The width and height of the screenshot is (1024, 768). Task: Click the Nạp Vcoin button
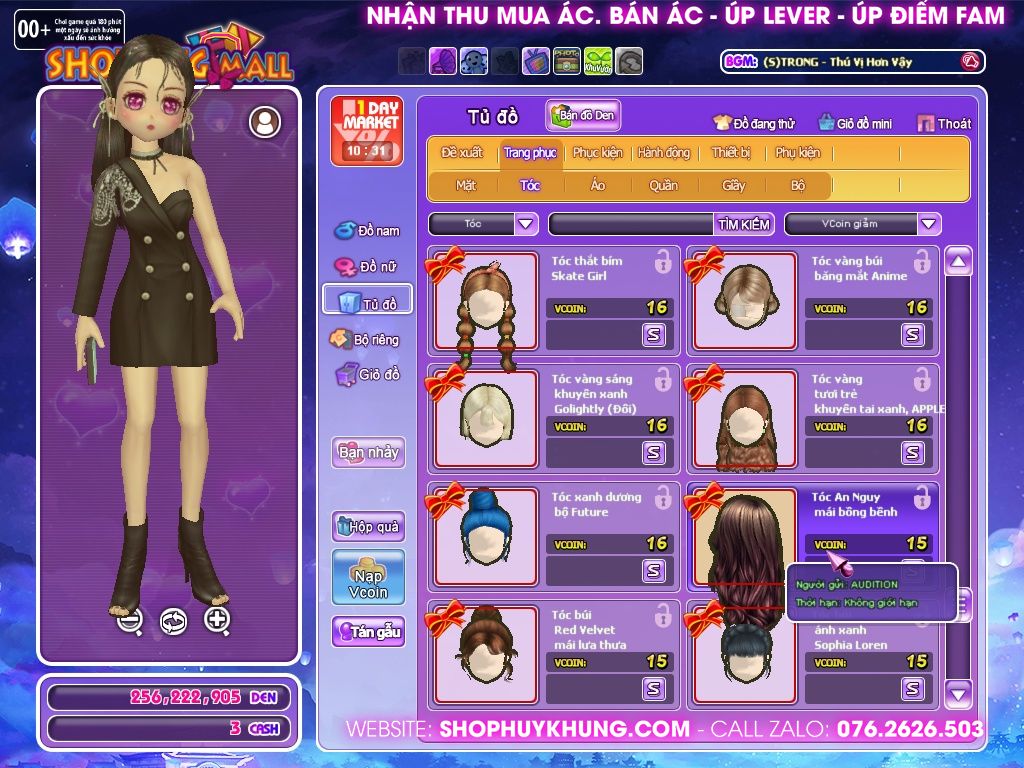pyautogui.click(x=368, y=577)
